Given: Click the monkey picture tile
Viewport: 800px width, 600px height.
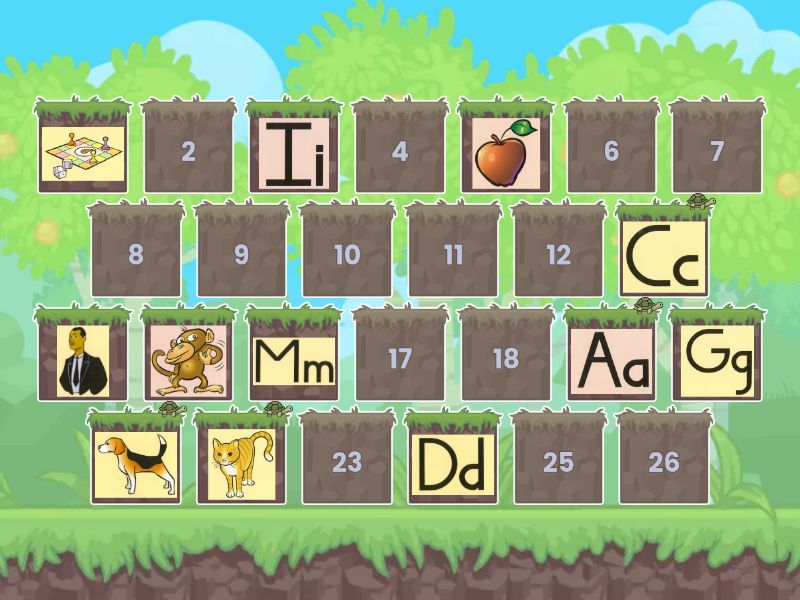Looking at the screenshot, I should tap(188, 358).
